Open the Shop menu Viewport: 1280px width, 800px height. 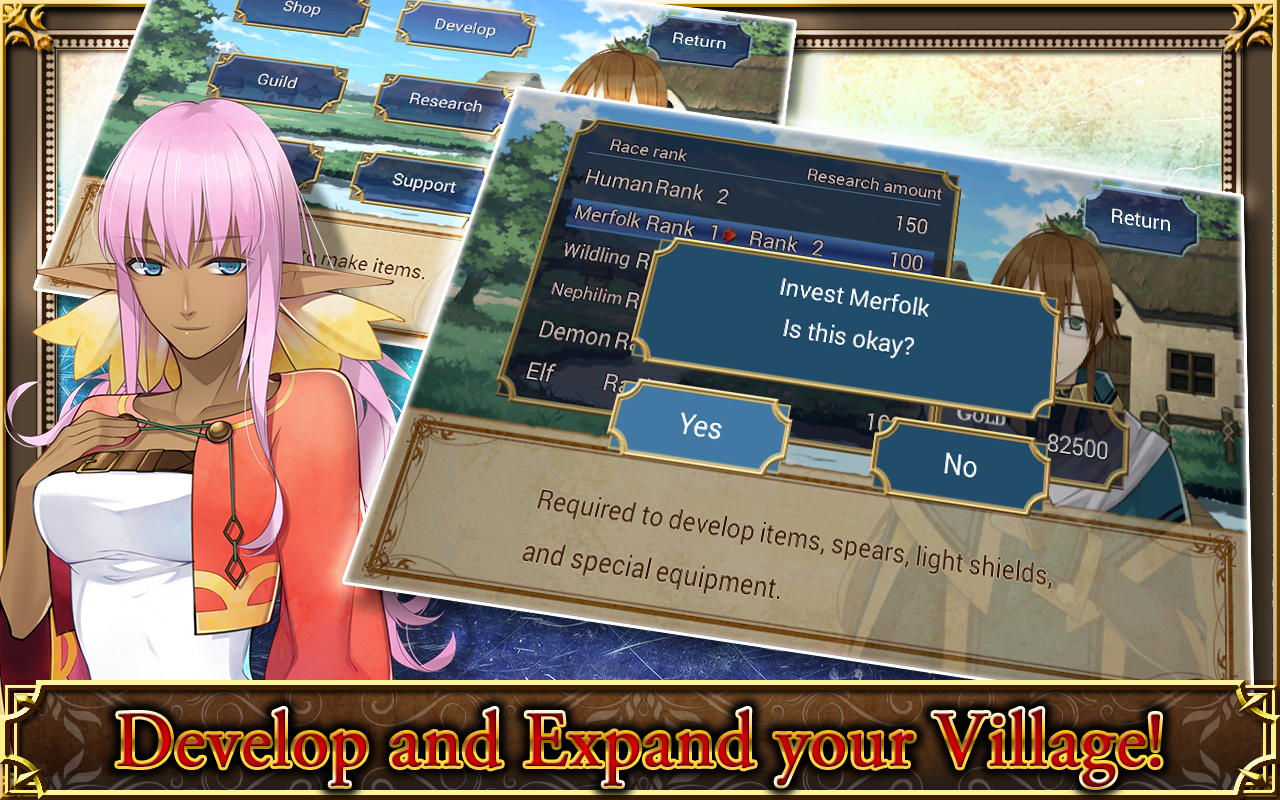click(303, 12)
